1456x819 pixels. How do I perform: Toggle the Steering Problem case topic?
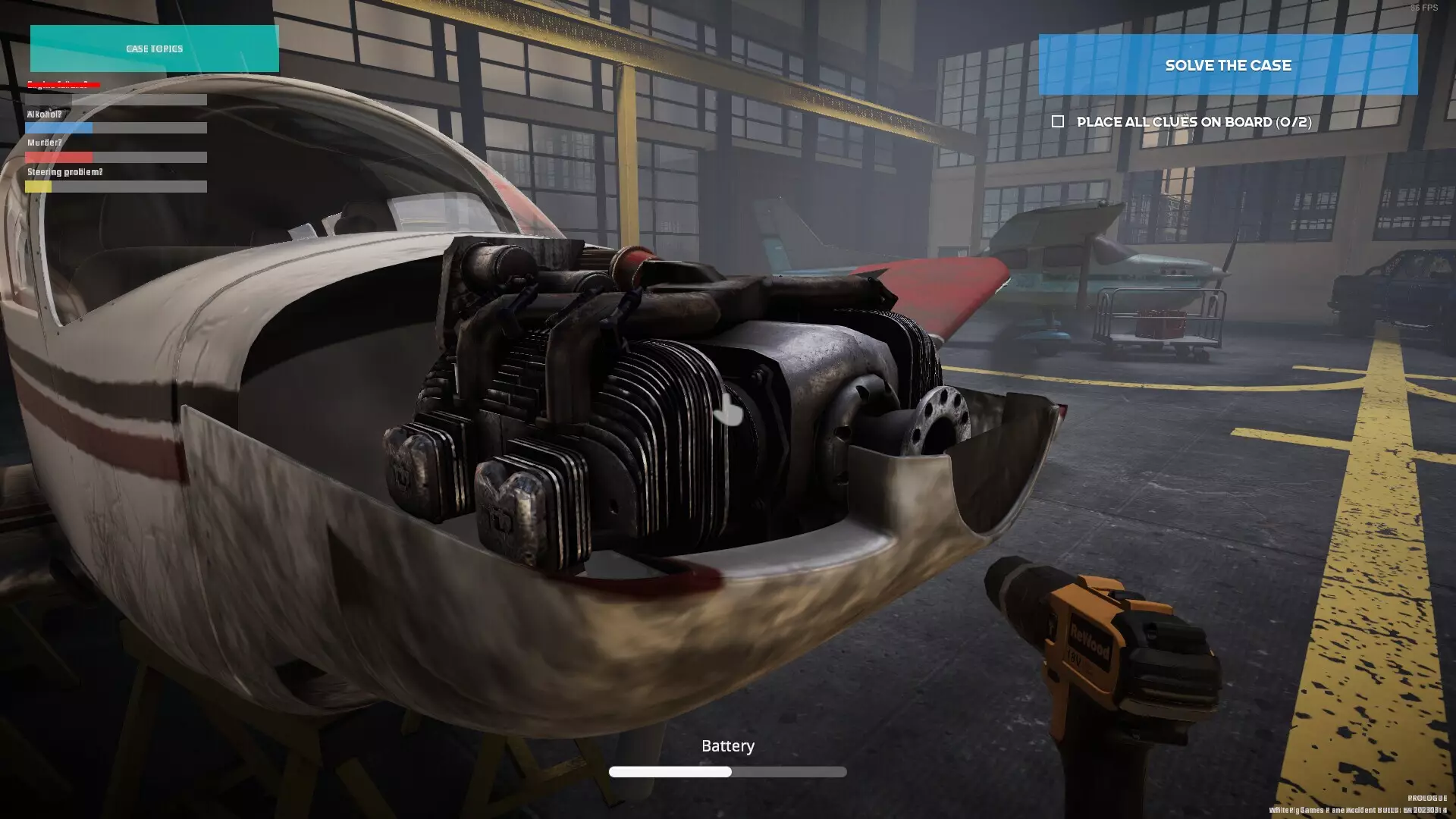coord(64,172)
